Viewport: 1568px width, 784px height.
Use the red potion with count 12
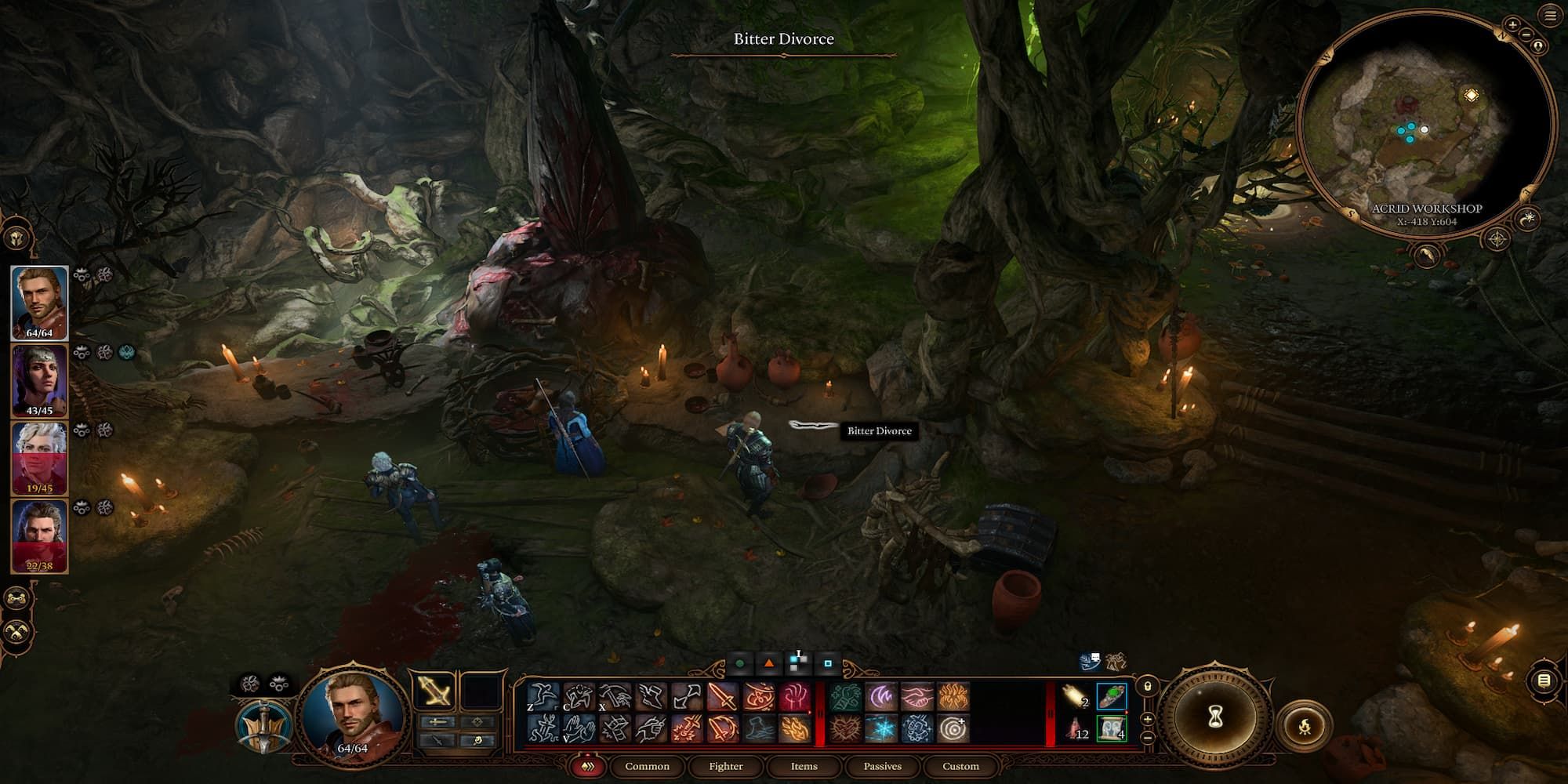pos(1076,729)
